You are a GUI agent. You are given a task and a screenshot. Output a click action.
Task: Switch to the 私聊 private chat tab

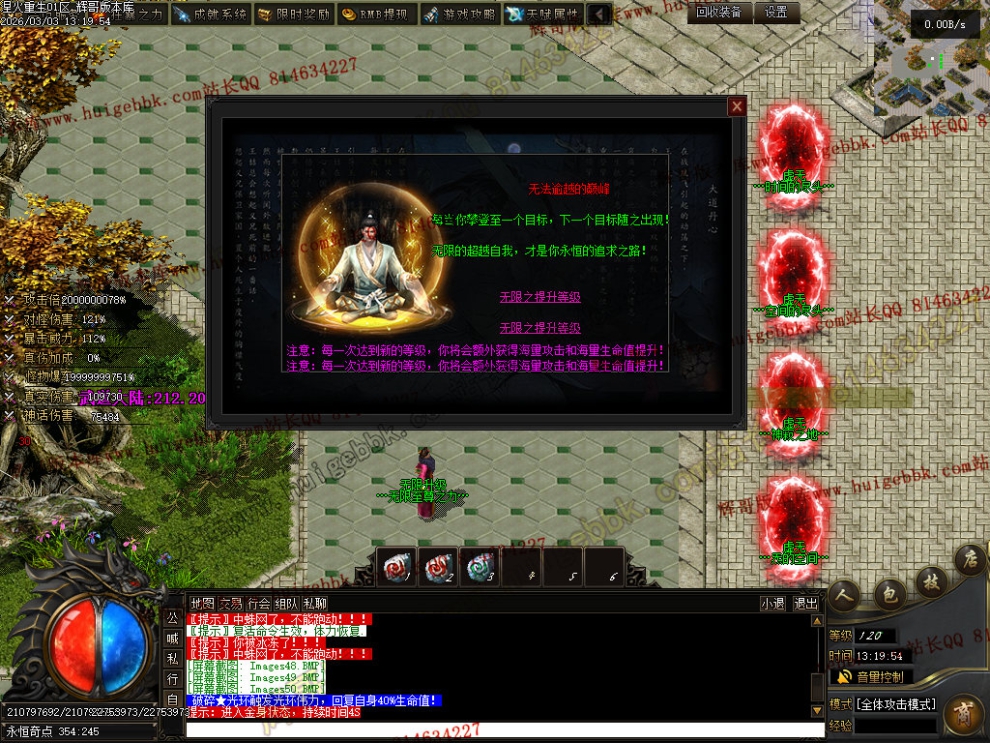[x=315, y=603]
